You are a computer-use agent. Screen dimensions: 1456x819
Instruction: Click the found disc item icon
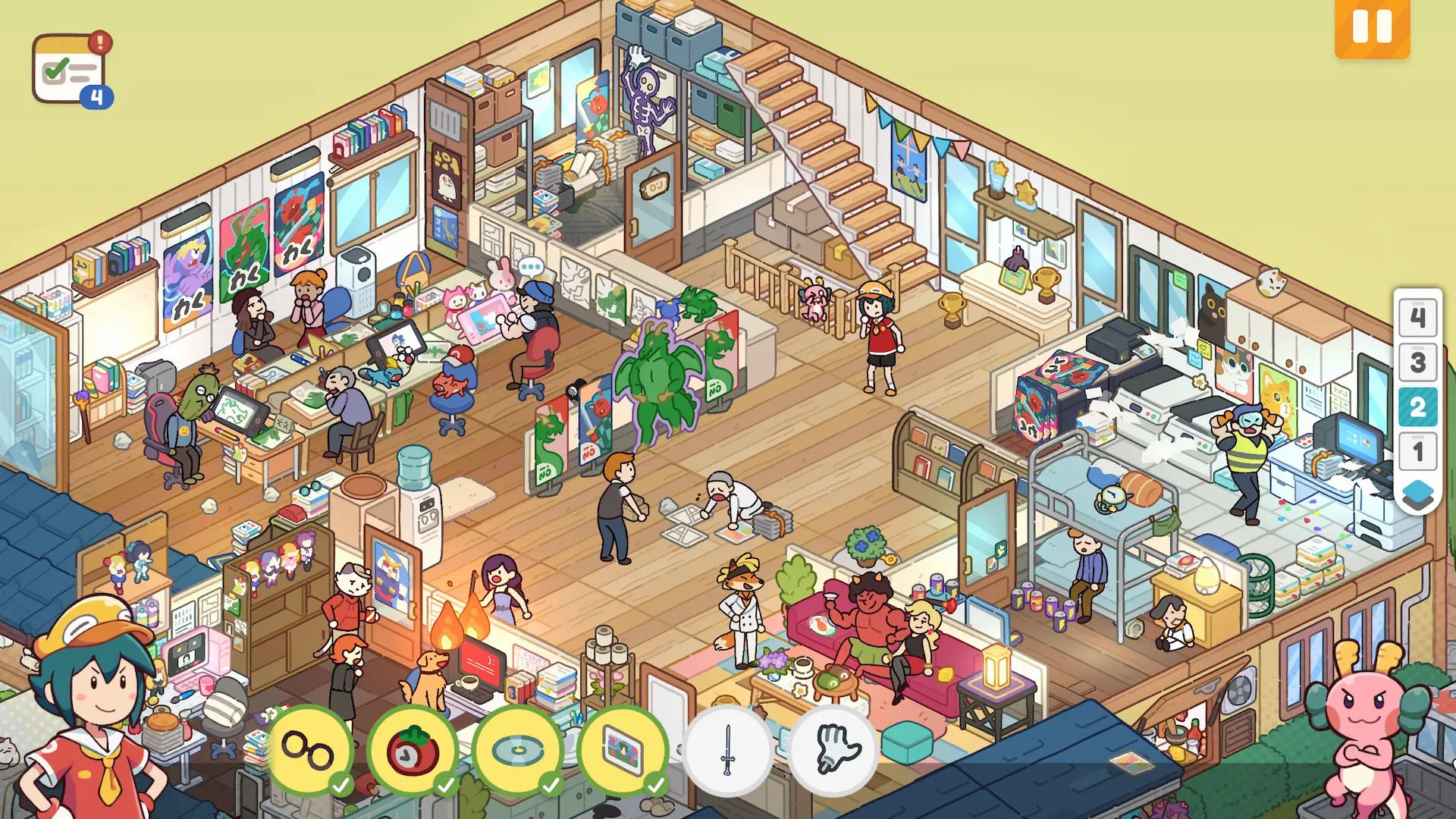click(518, 749)
